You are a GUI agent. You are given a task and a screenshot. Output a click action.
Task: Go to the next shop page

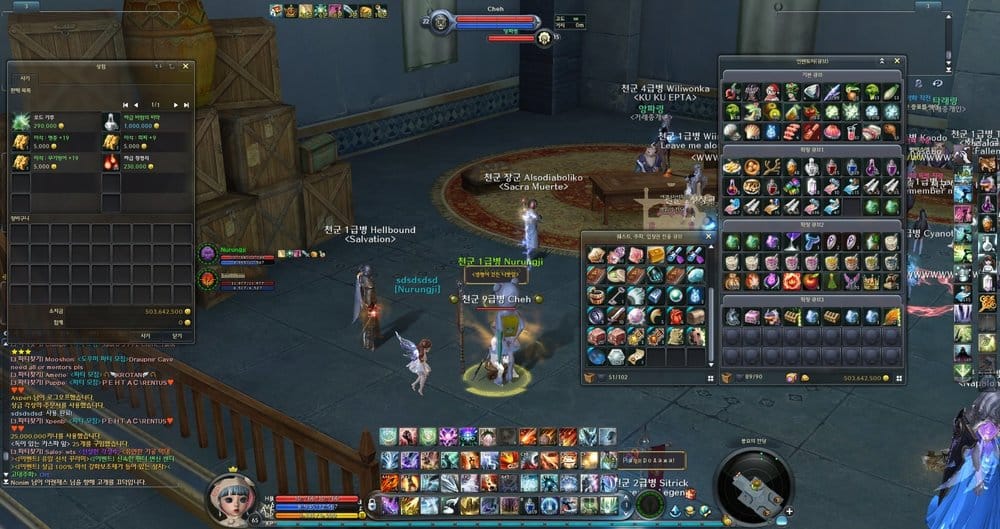[175, 104]
